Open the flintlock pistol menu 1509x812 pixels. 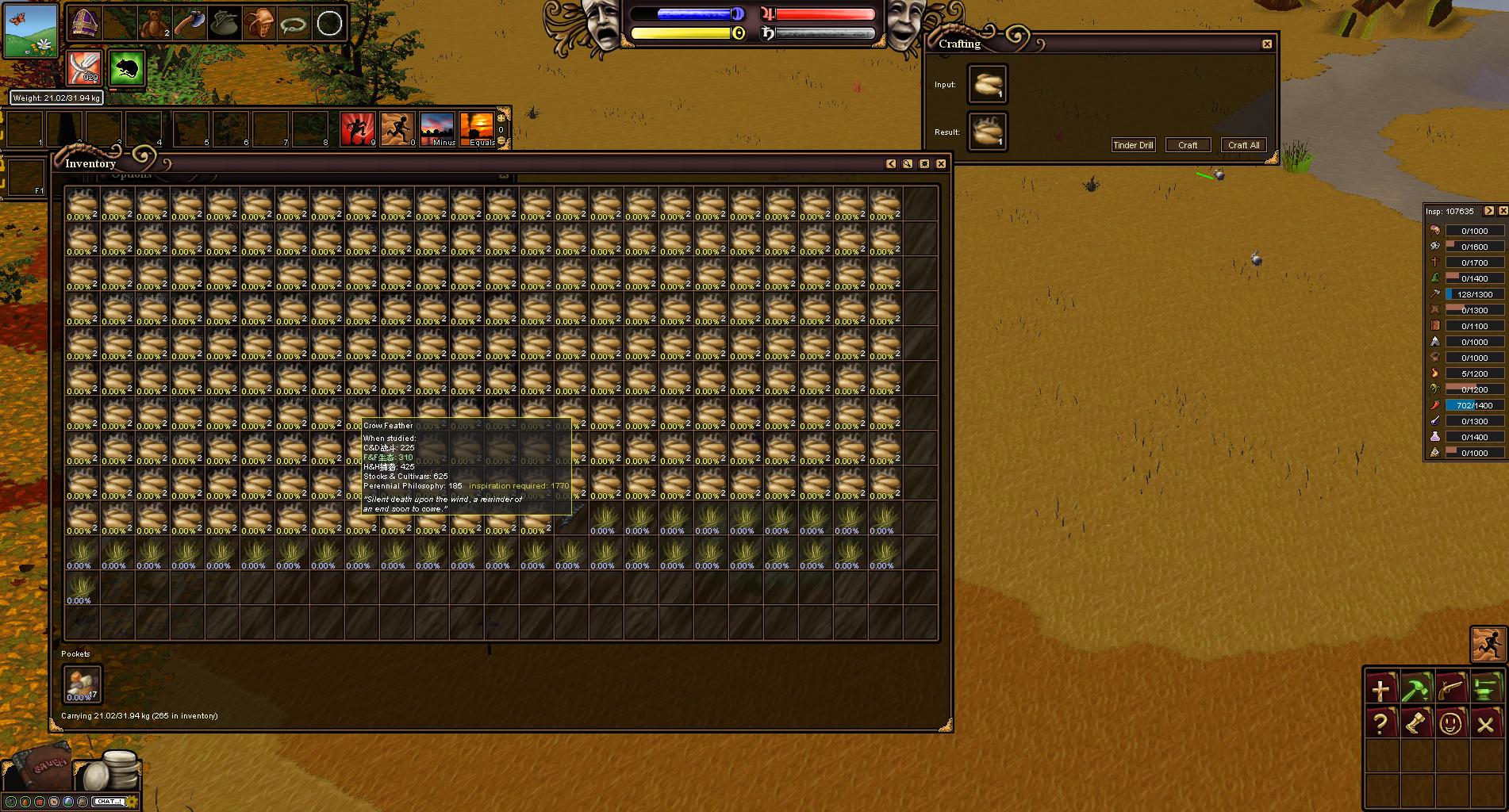point(1451,688)
